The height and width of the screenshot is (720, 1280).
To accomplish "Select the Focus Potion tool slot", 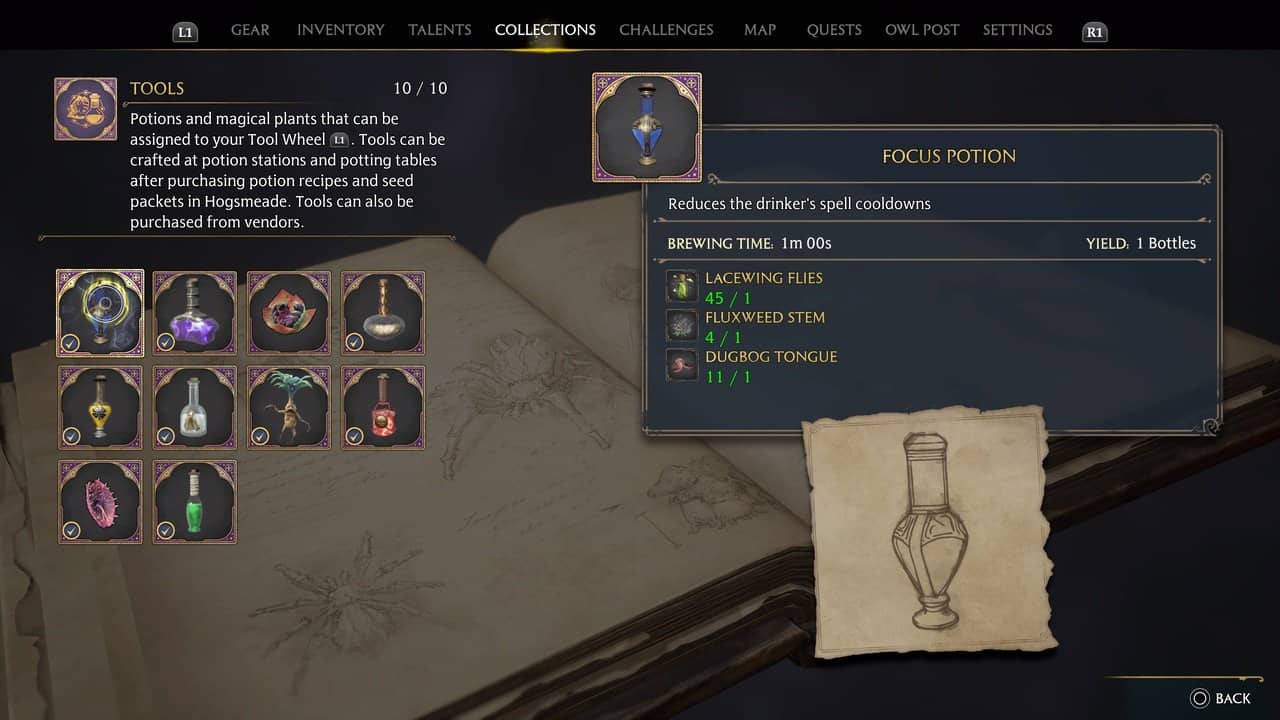I will [x=100, y=313].
